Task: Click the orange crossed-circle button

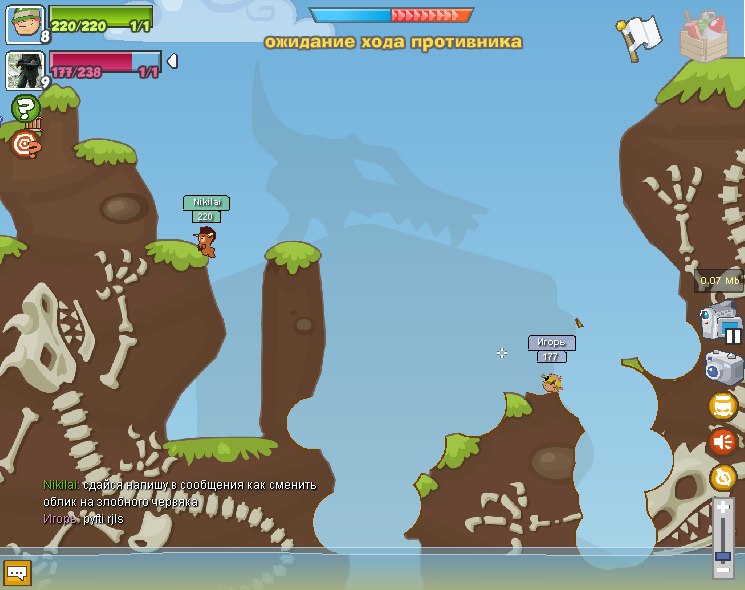Action: pos(722,477)
